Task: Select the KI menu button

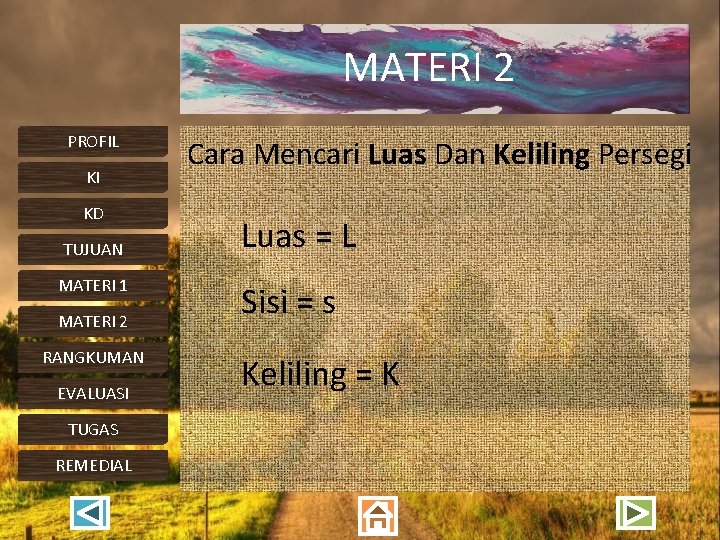Action: pos(93,178)
